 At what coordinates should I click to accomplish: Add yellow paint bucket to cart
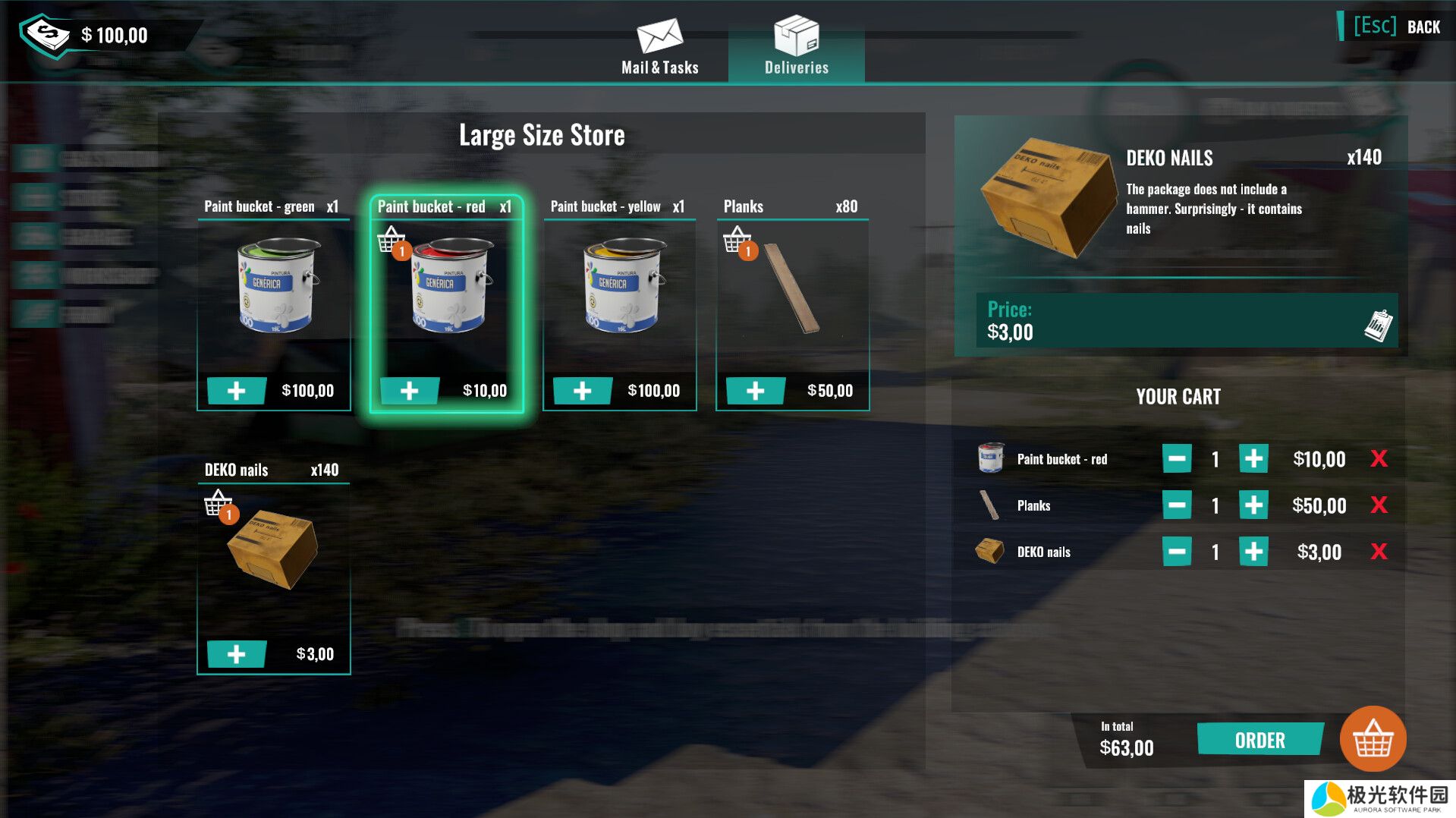click(583, 391)
